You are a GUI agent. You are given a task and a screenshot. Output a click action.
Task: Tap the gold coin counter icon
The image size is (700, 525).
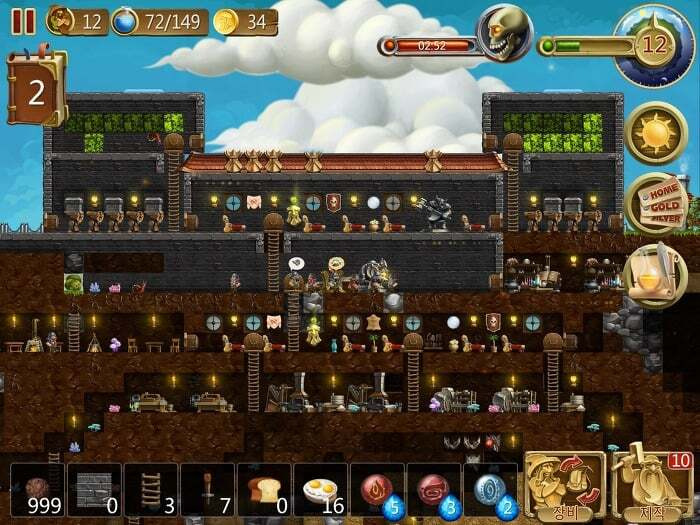[x=227, y=21]
